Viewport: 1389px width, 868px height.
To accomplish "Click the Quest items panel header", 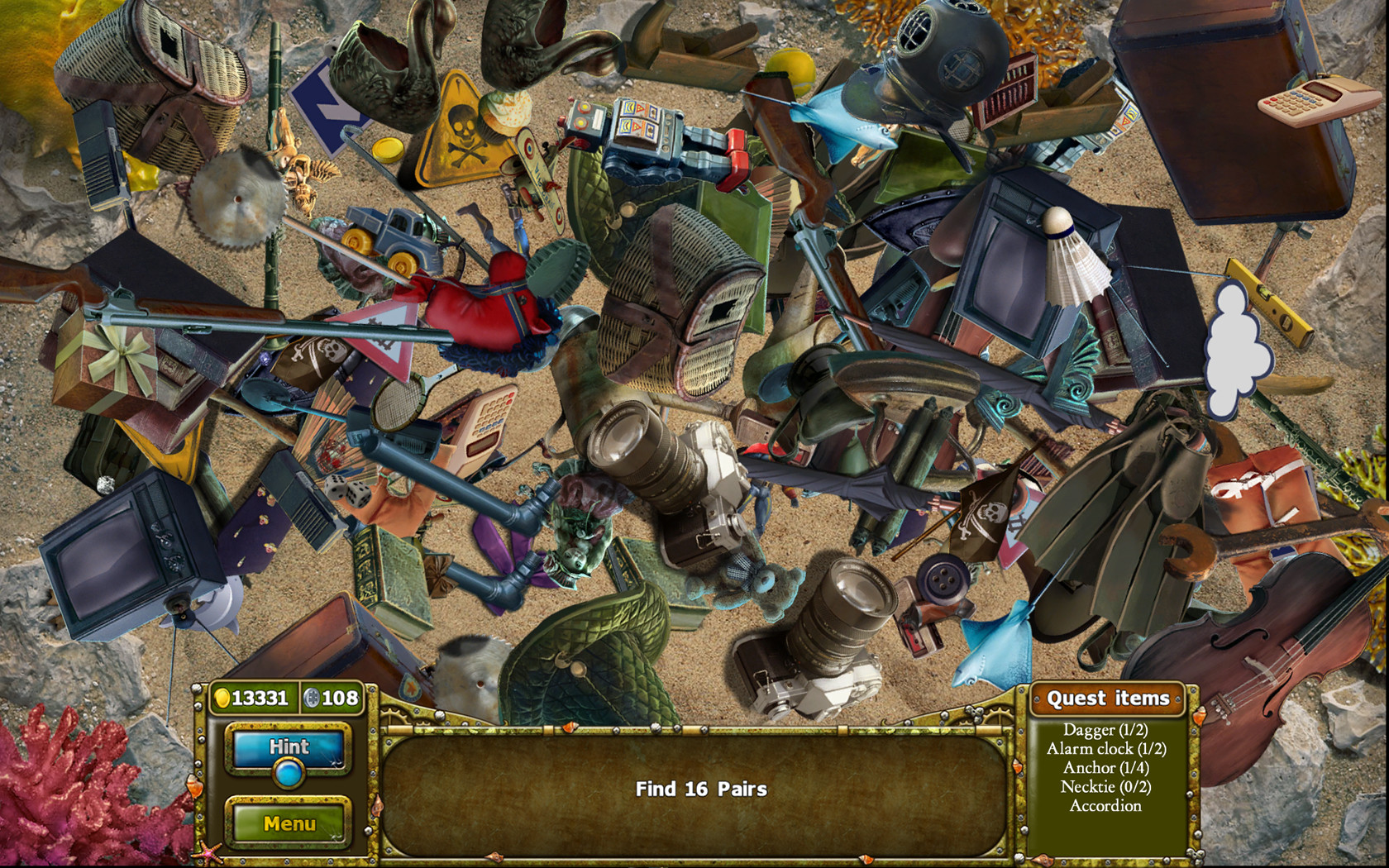I will 1108,699.
